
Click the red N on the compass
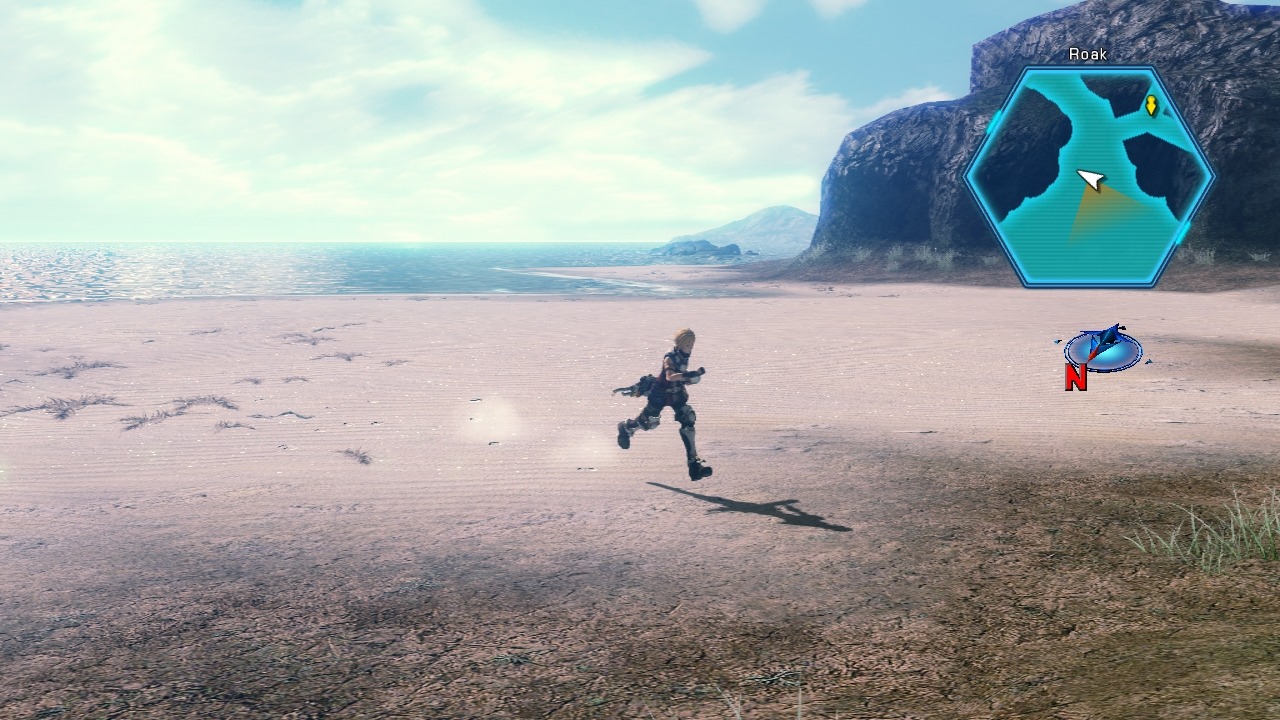tap(1077, 378)
